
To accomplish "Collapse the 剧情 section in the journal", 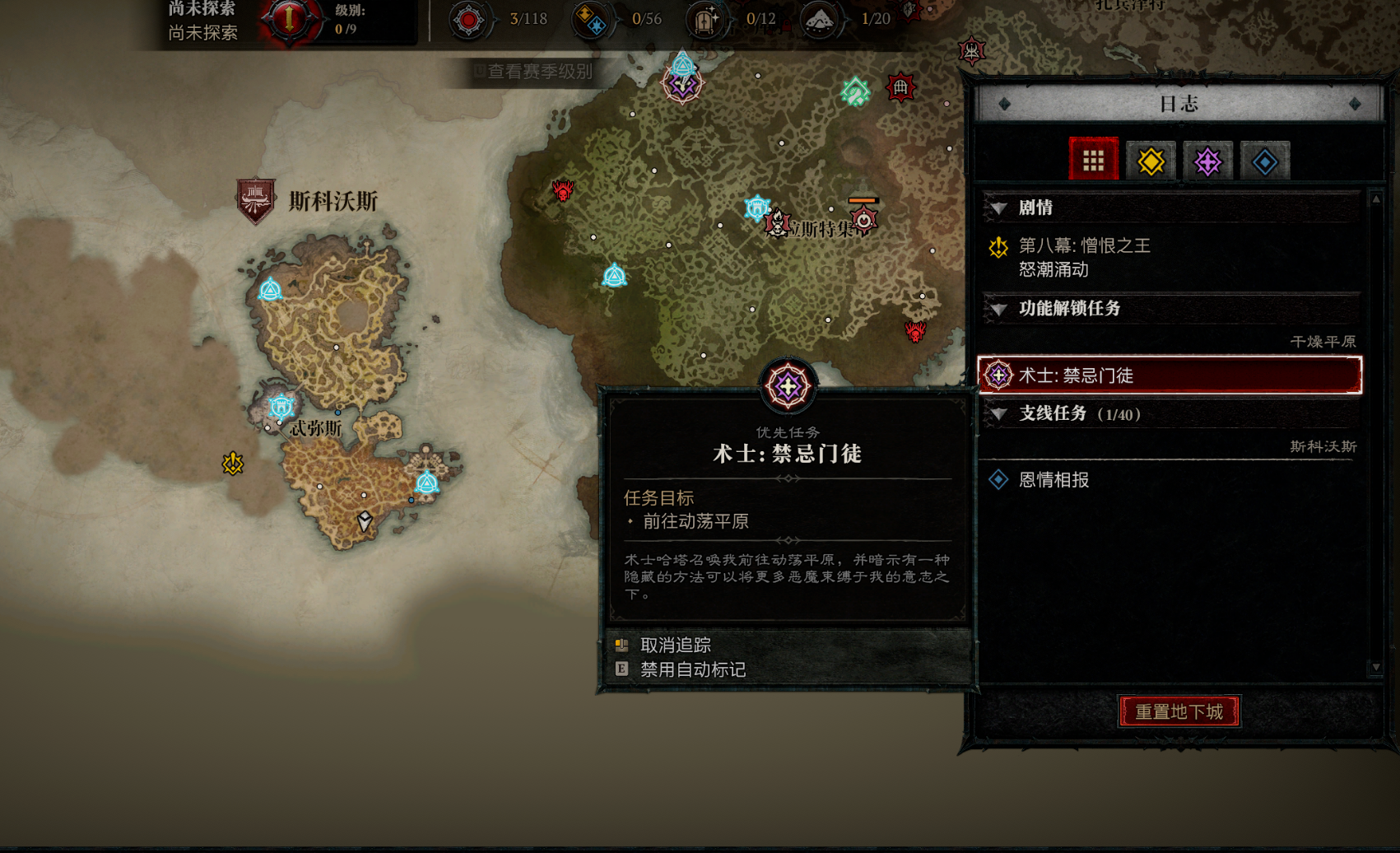I will point(998,208).
